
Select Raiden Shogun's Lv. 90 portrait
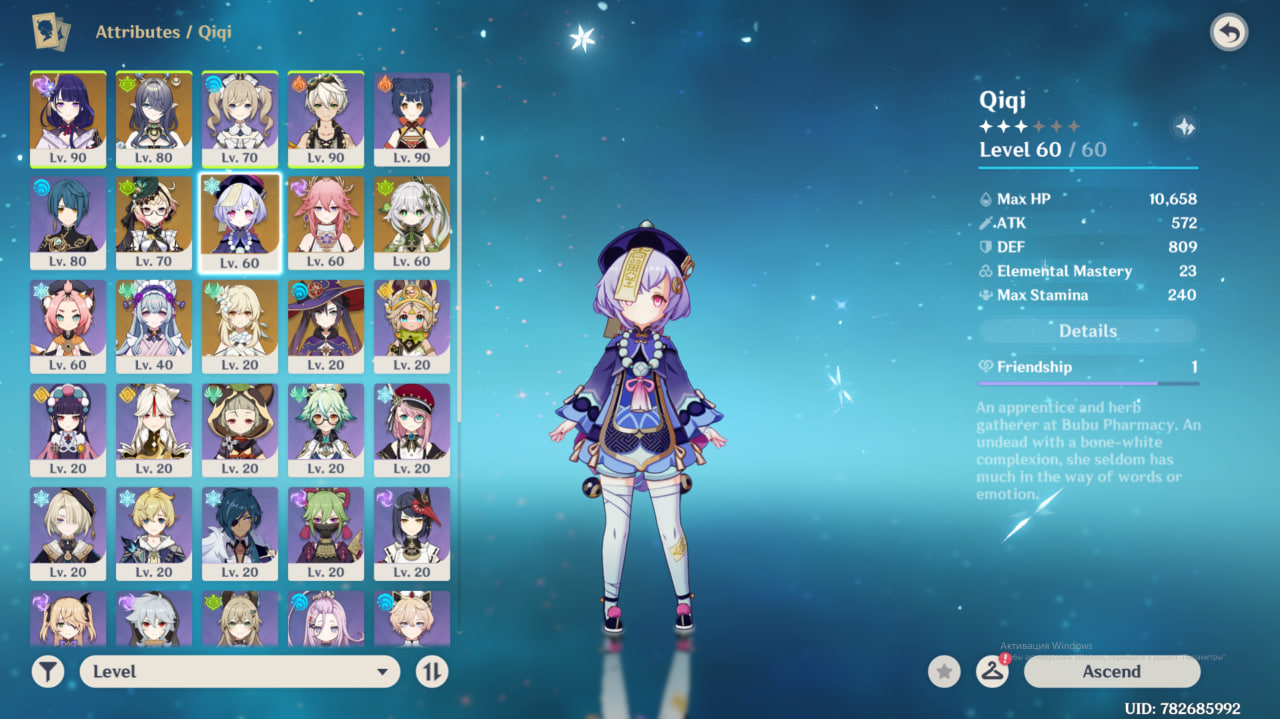(x=68, y=119)
